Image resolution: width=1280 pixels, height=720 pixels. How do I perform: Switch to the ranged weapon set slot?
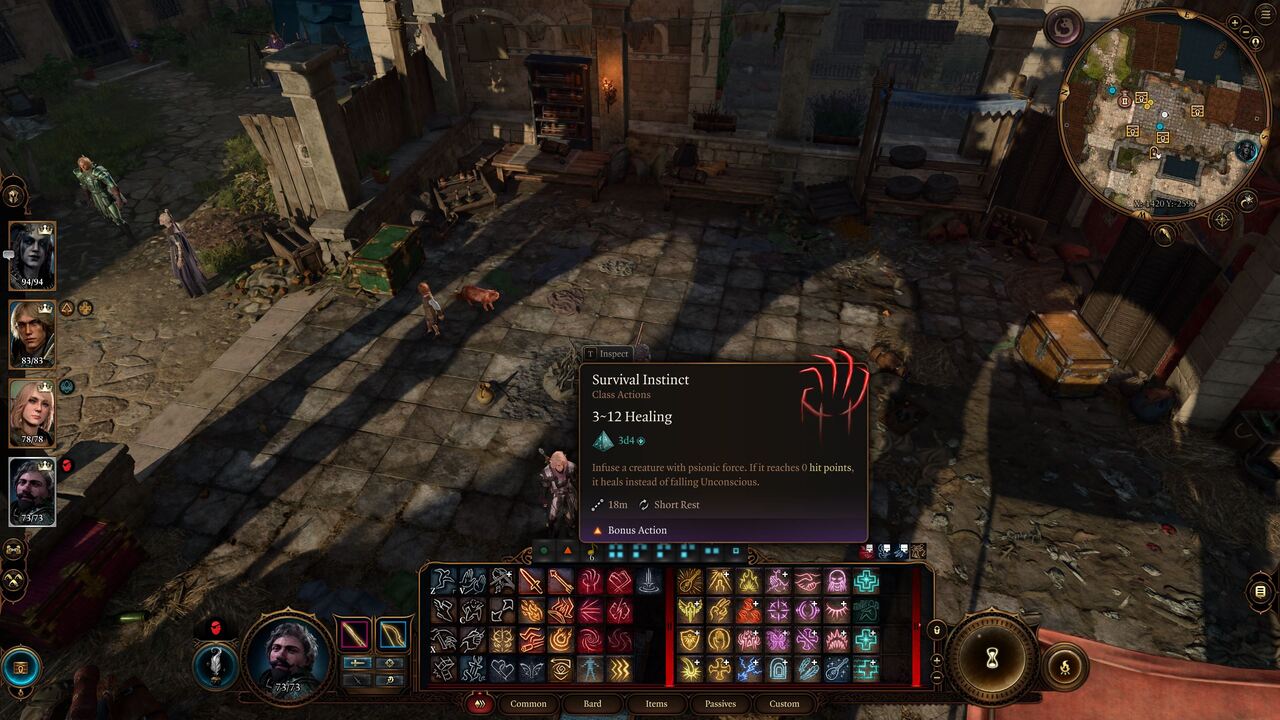coord(393,634)
